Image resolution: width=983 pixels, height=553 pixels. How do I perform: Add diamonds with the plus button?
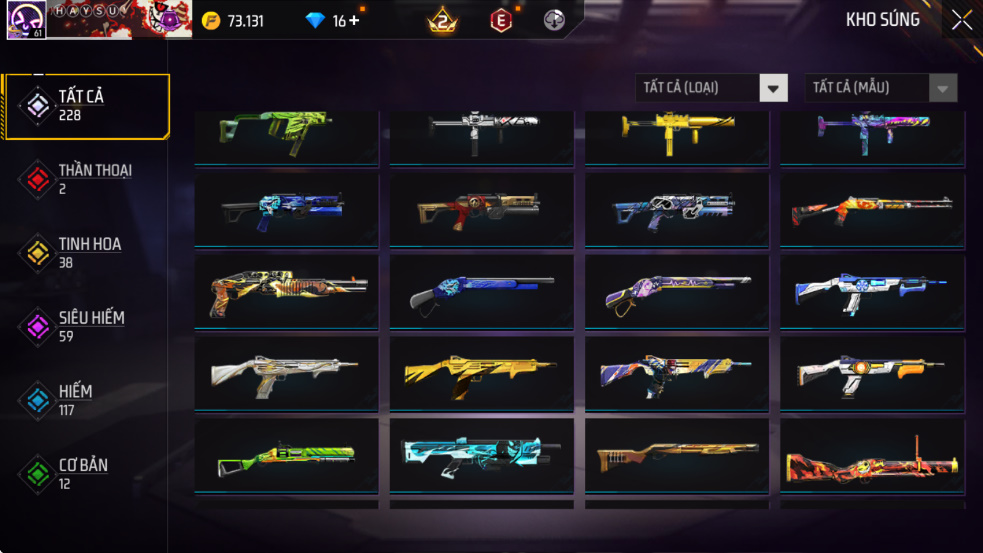coord(353,21)
